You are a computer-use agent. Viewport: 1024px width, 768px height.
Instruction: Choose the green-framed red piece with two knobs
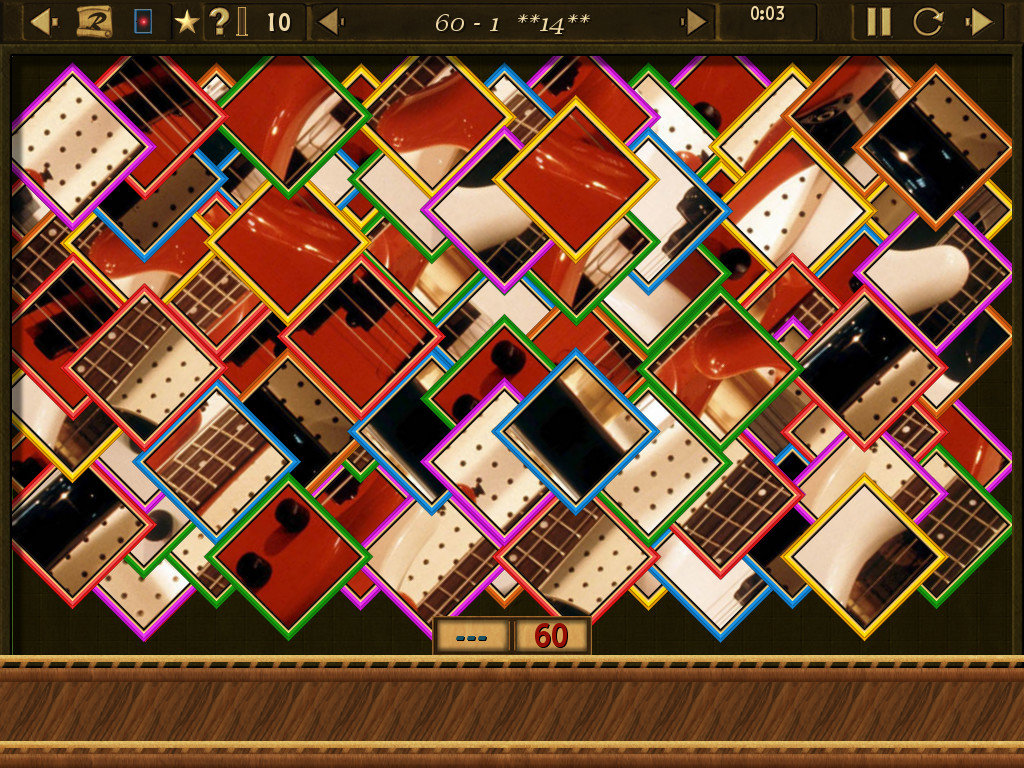[x=288, y=555]
